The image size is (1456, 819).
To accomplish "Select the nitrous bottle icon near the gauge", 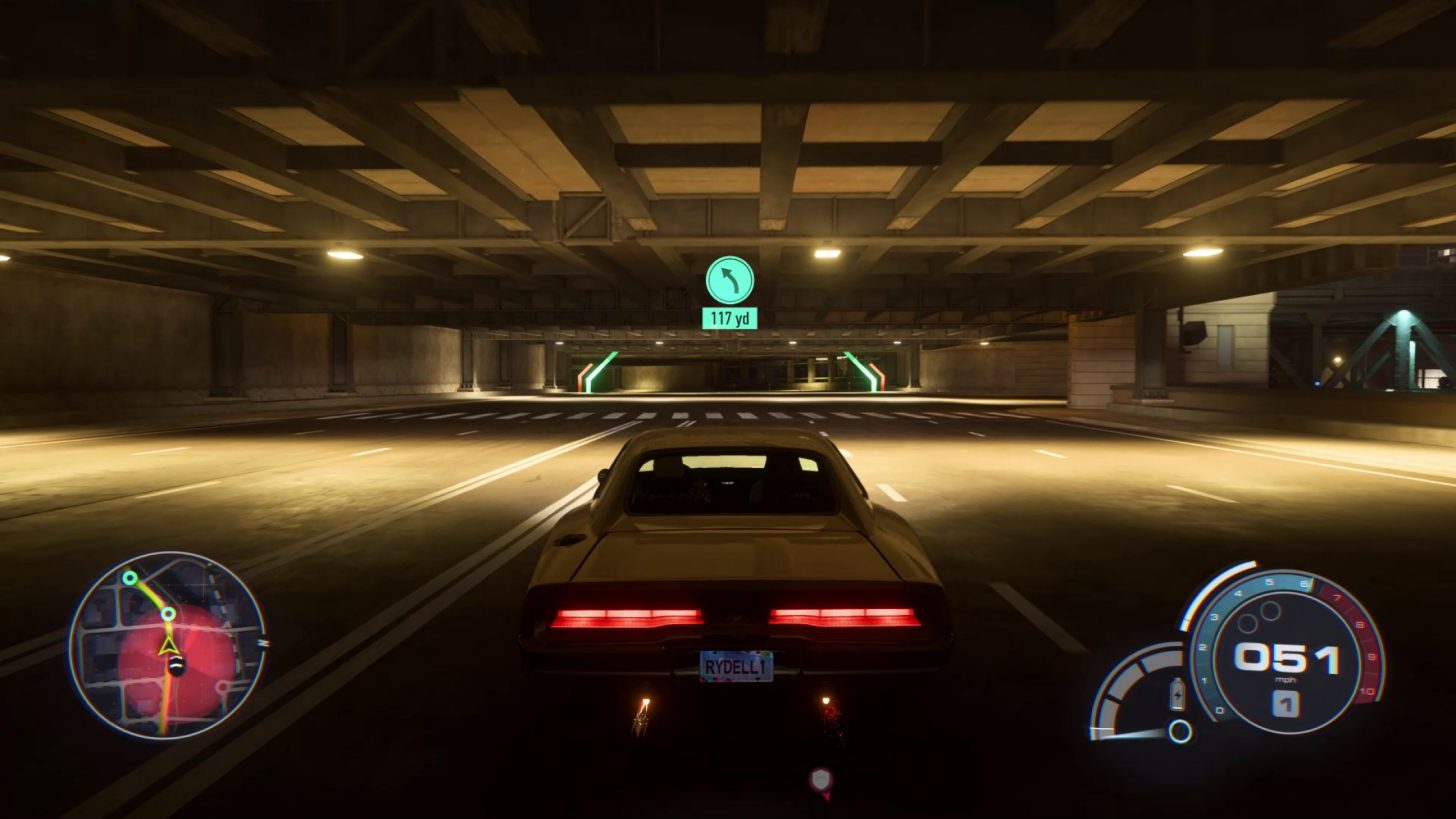I will click(1177, 695).
